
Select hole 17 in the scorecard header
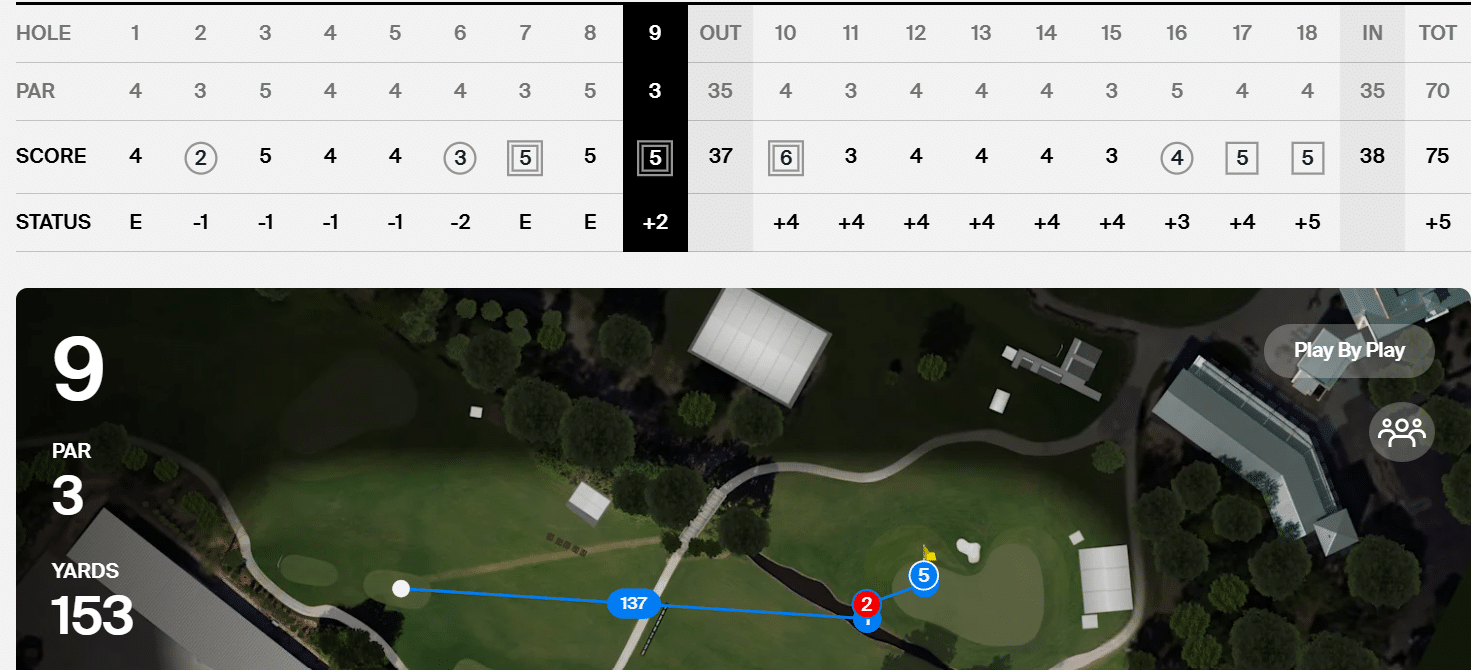pyautogui.click(x=1242, y=33)
